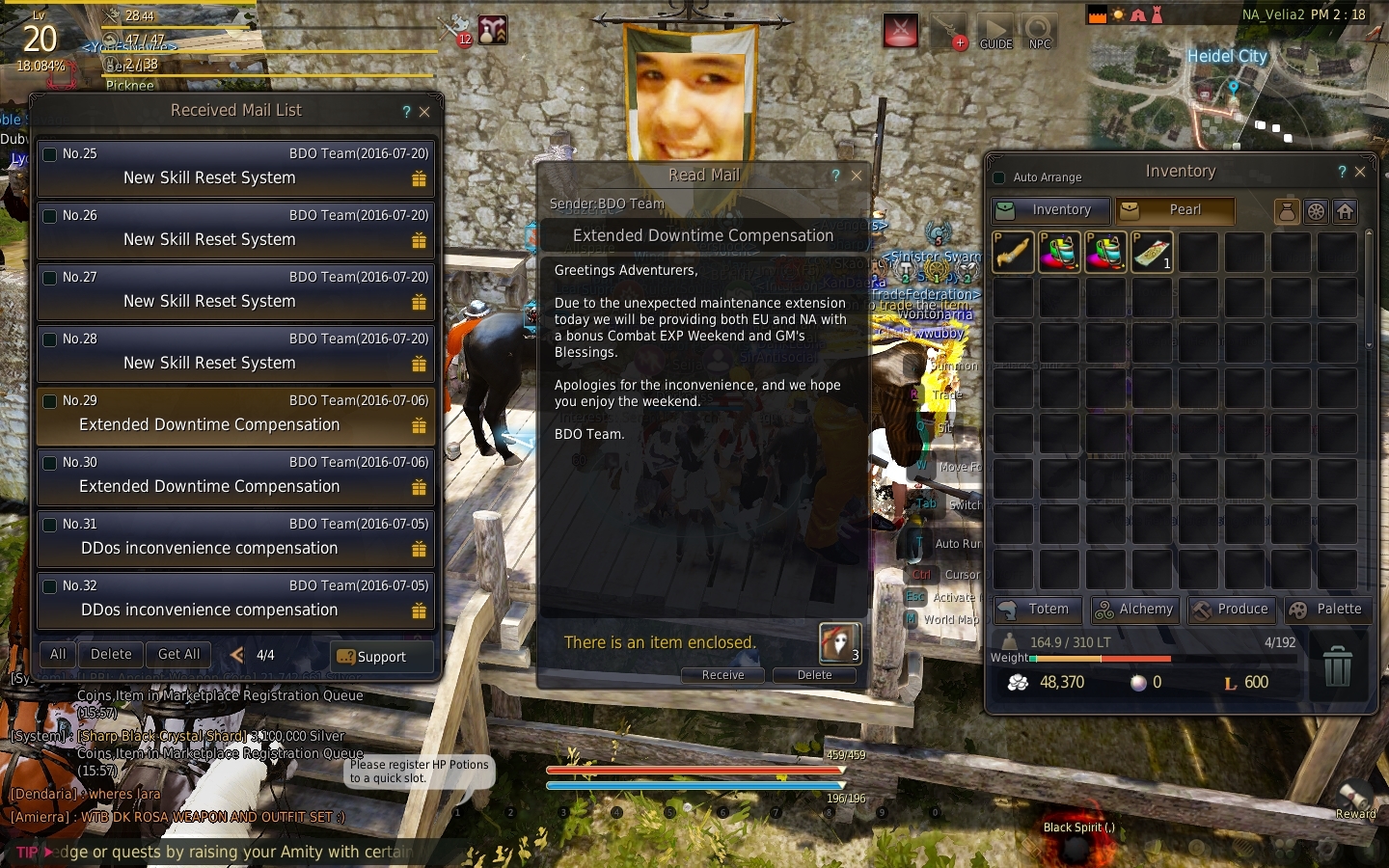Check the box for mail No.25
The height and width of the screenshot is (868, 1389).
[49, 152]
